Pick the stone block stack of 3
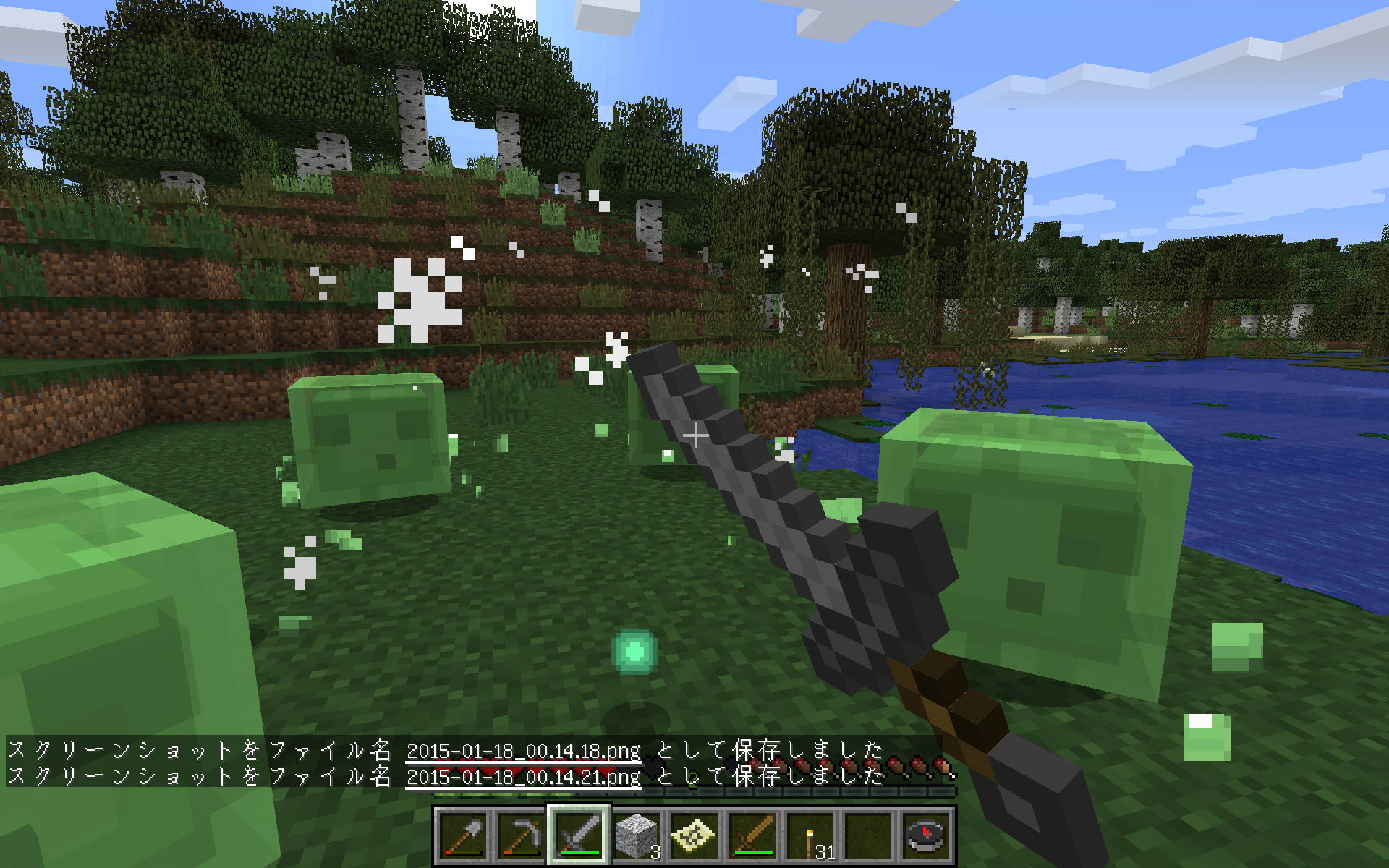The width and height of the screenshot is (1389, 868). [637, 835]
